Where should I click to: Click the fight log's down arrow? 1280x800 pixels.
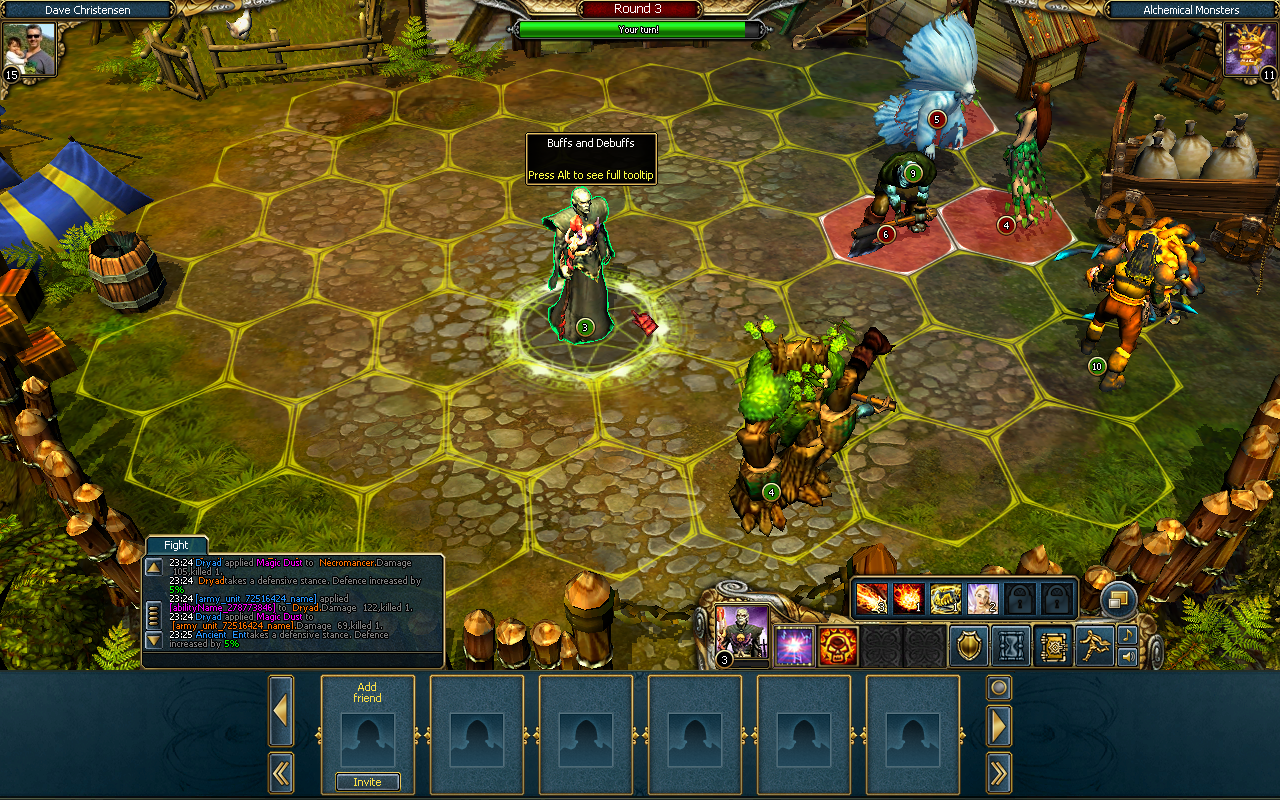click(x=154, y=639)
